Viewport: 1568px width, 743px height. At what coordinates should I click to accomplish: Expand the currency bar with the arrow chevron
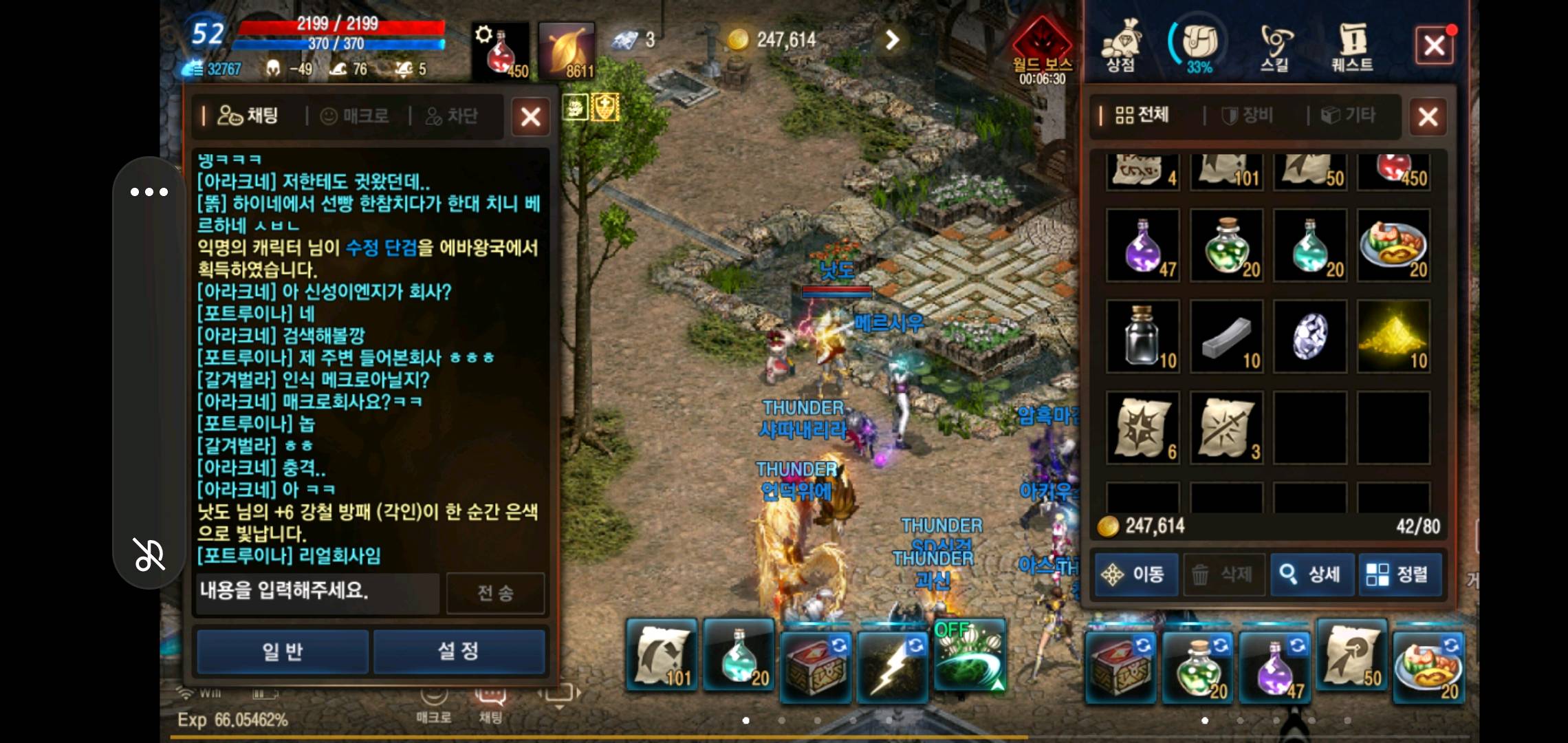click(x=891, y=40)
